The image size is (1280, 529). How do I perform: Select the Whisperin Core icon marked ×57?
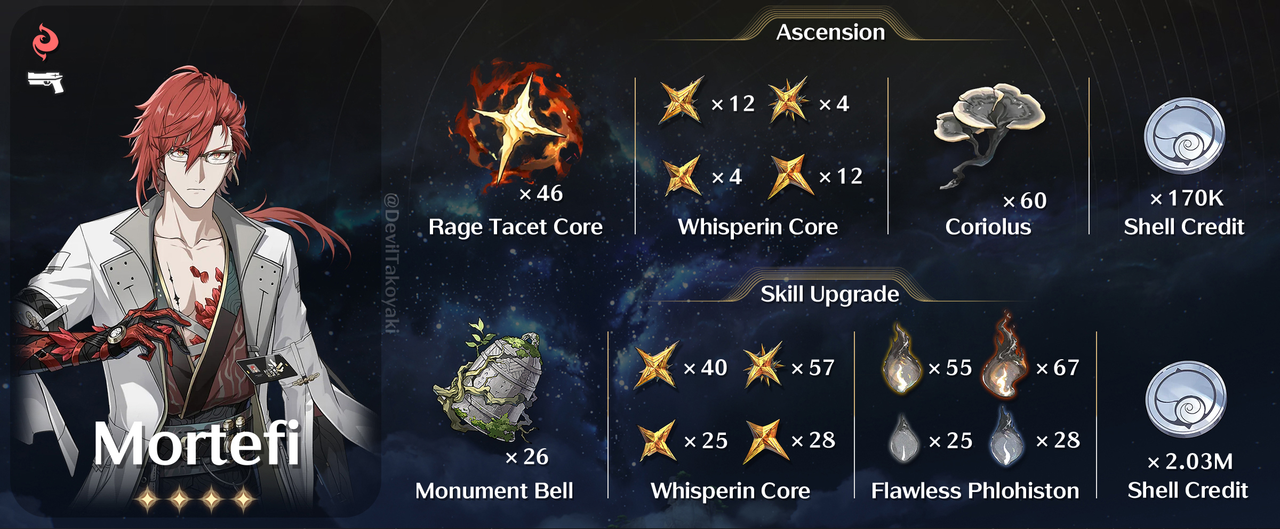pos(765,368)
